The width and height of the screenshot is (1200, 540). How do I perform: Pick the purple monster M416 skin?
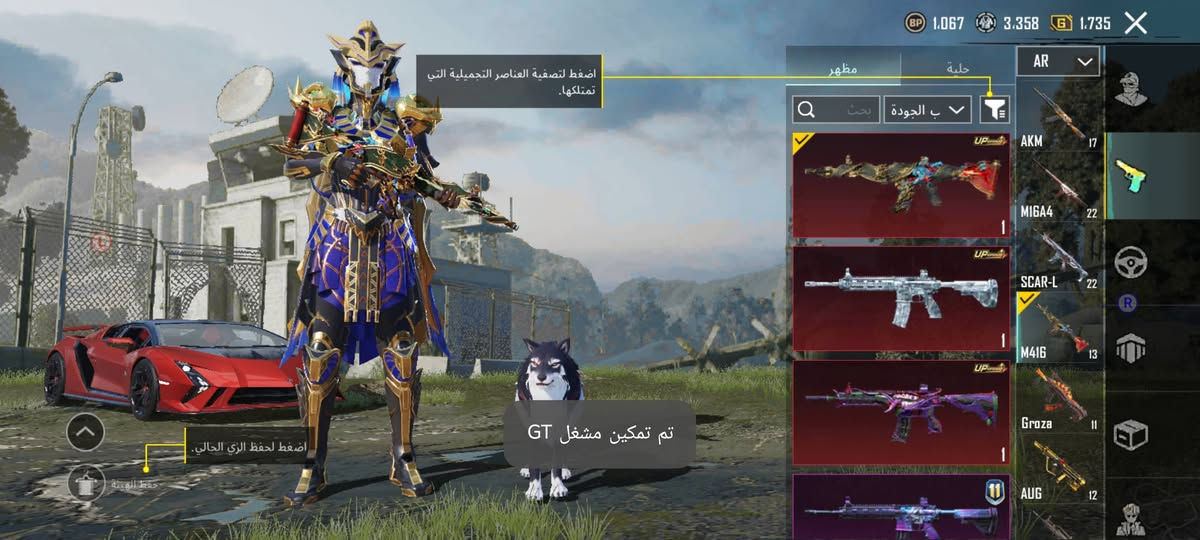point(901,412)
